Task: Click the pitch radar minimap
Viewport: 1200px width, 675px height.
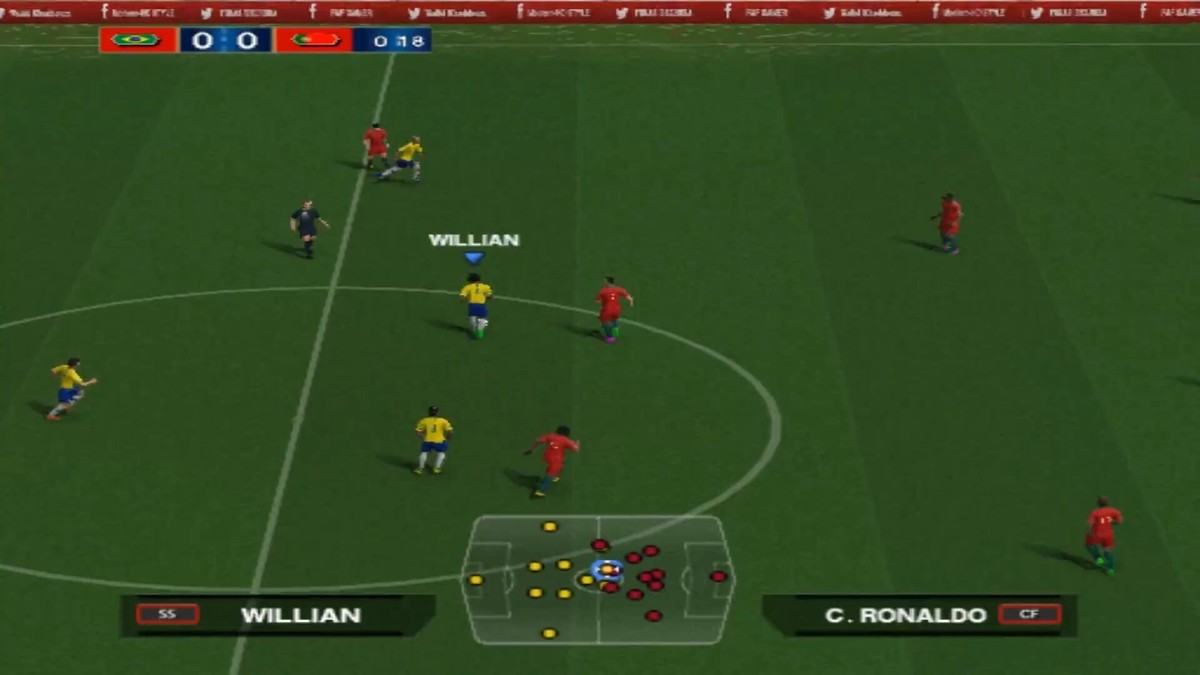Action: 598,580
